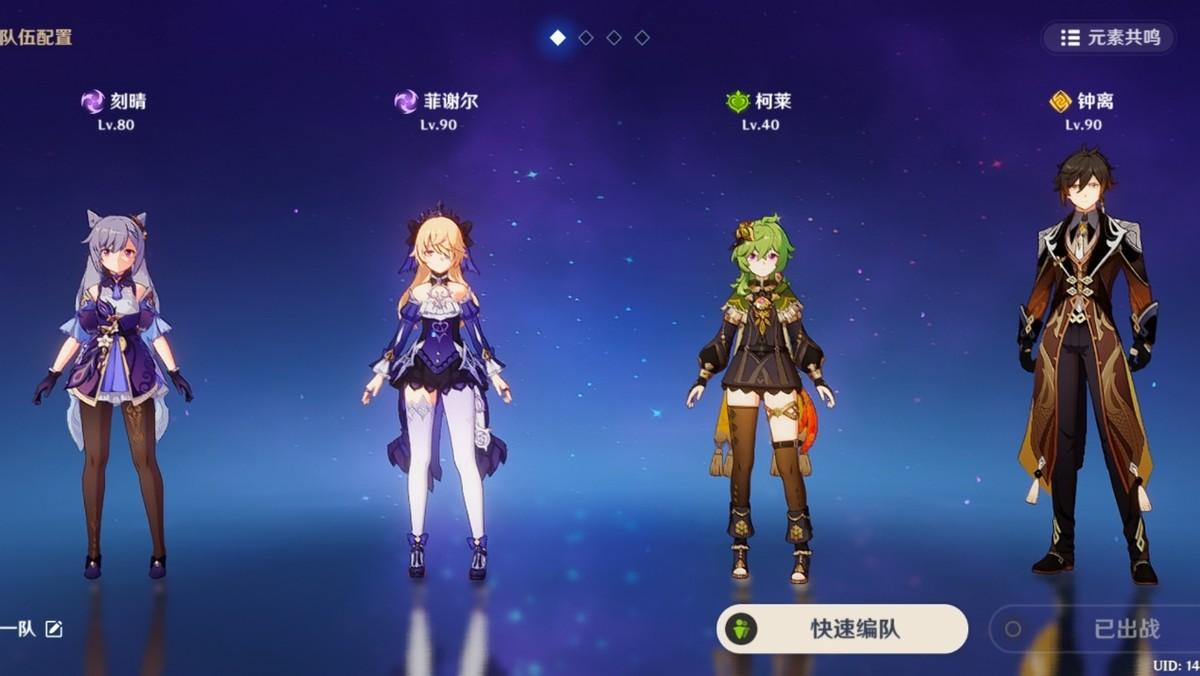
Task: Switch to the second team page dot
Action: point(586,38)
